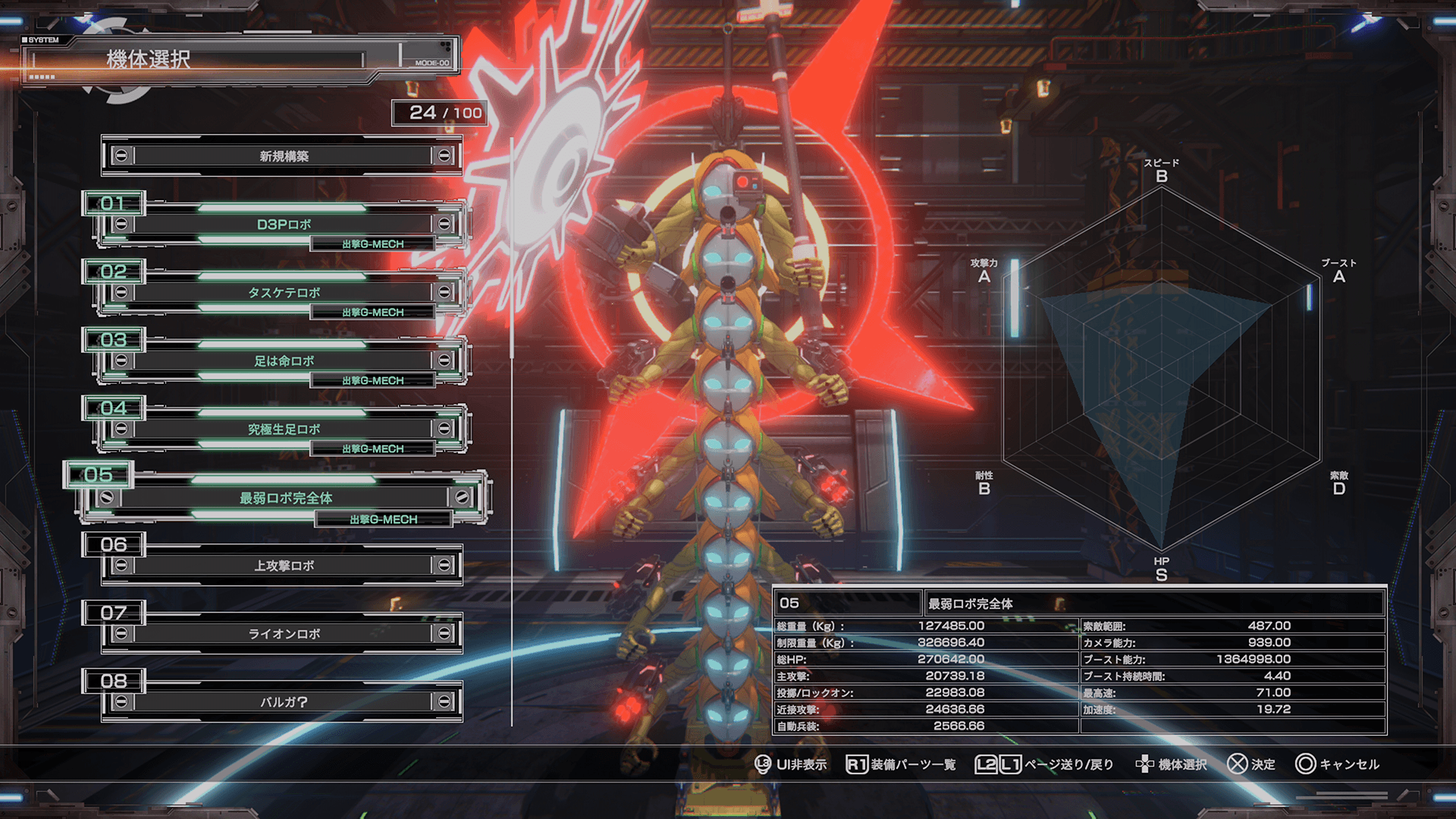The width and height of the screenshot is (1456, 819).
Task: Pick the 足は命ロボ mech slot
Action: (x=283, y=361)
